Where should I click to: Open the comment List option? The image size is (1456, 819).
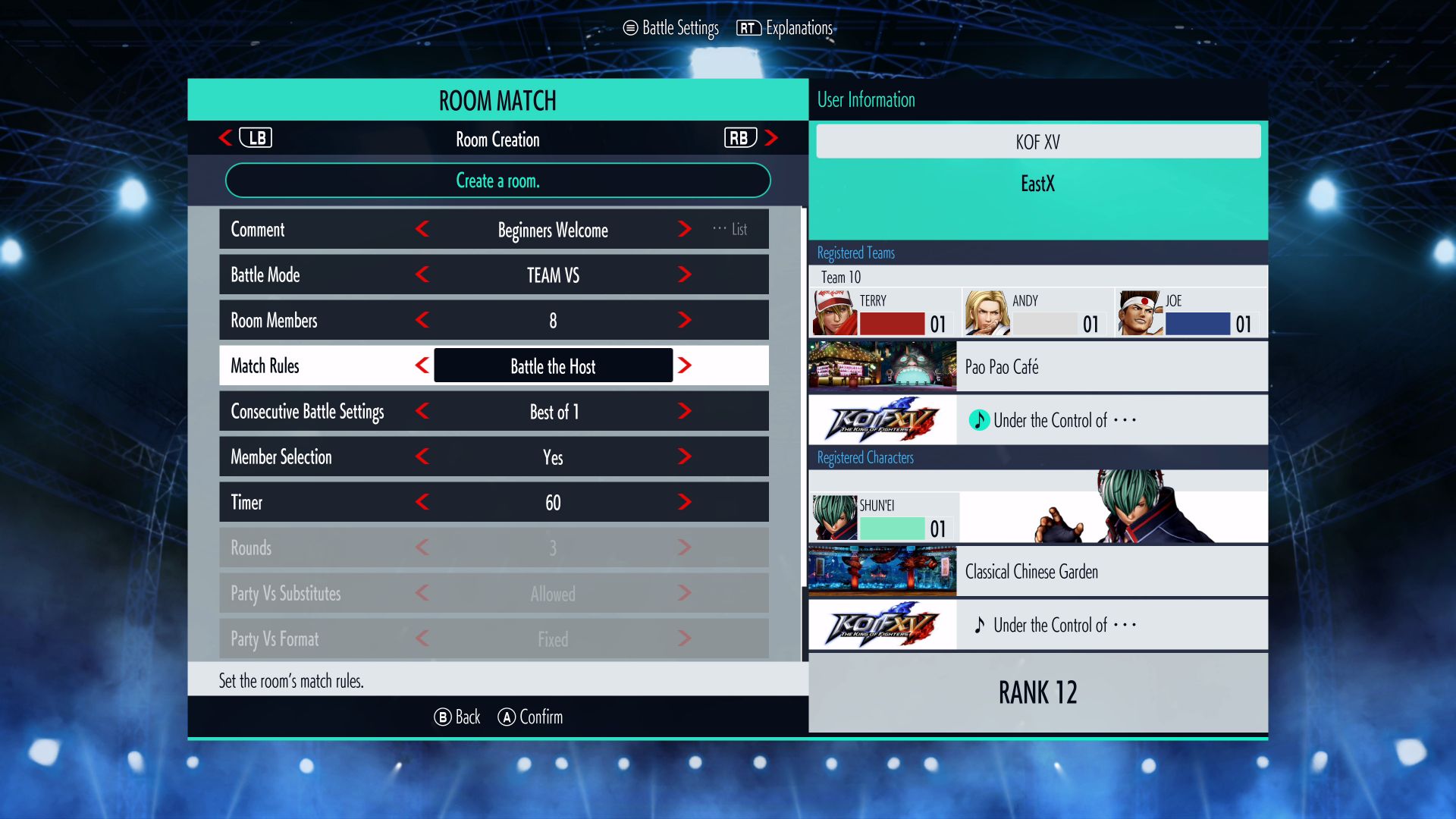(731, 229)
